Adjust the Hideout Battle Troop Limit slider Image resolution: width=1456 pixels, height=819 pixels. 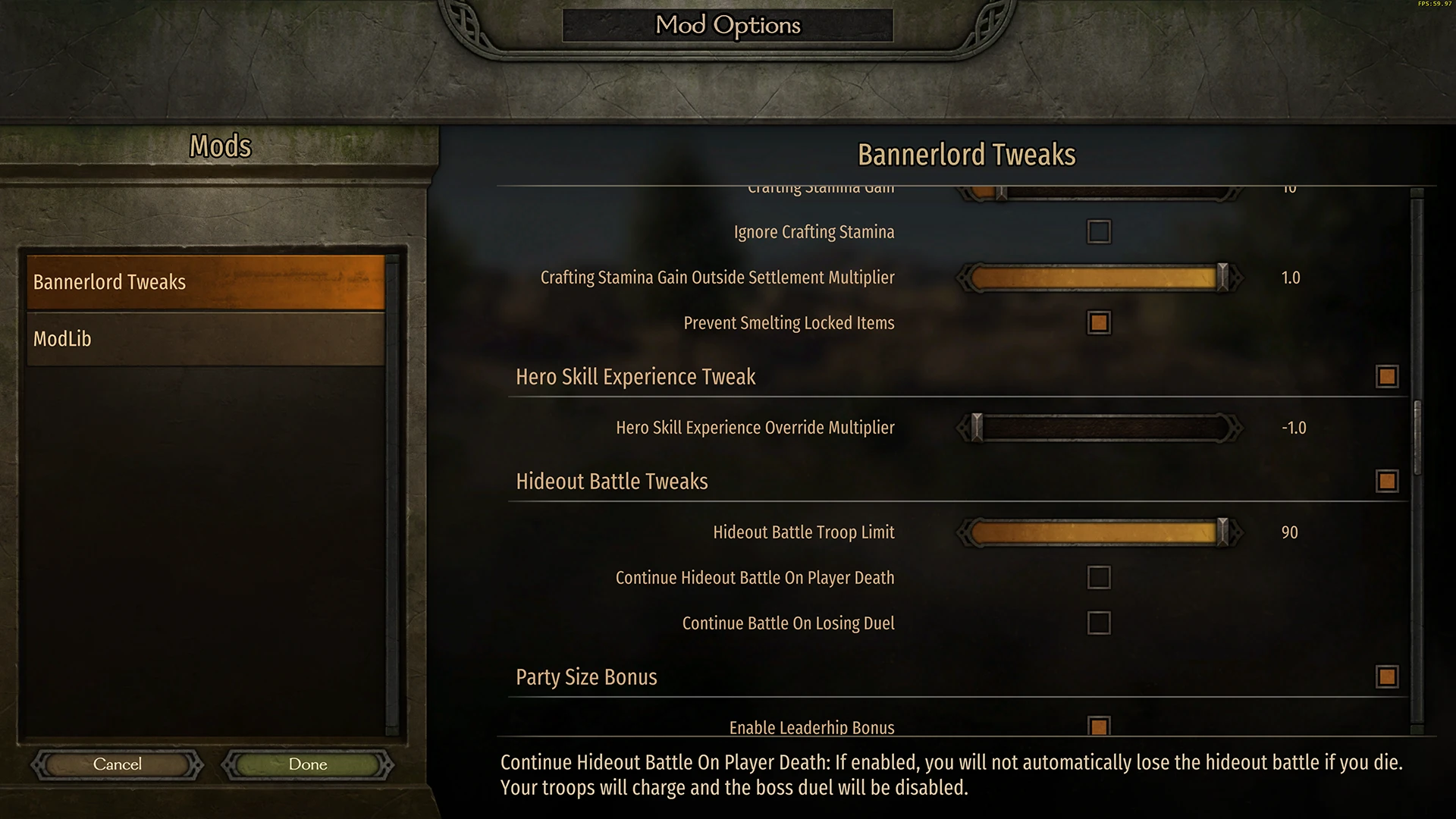[x=1222, y=532]
